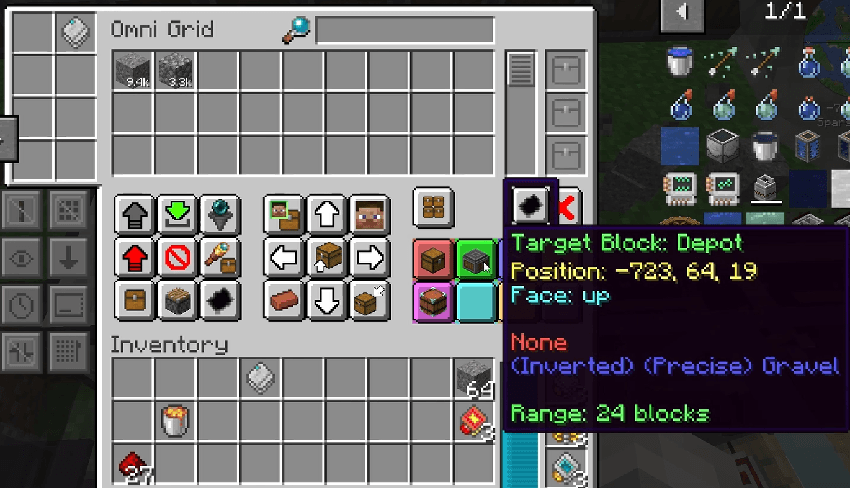Click the clock icon in the left sidebar
Viewport: 850px width, 488px height.
tap(22, 303)
